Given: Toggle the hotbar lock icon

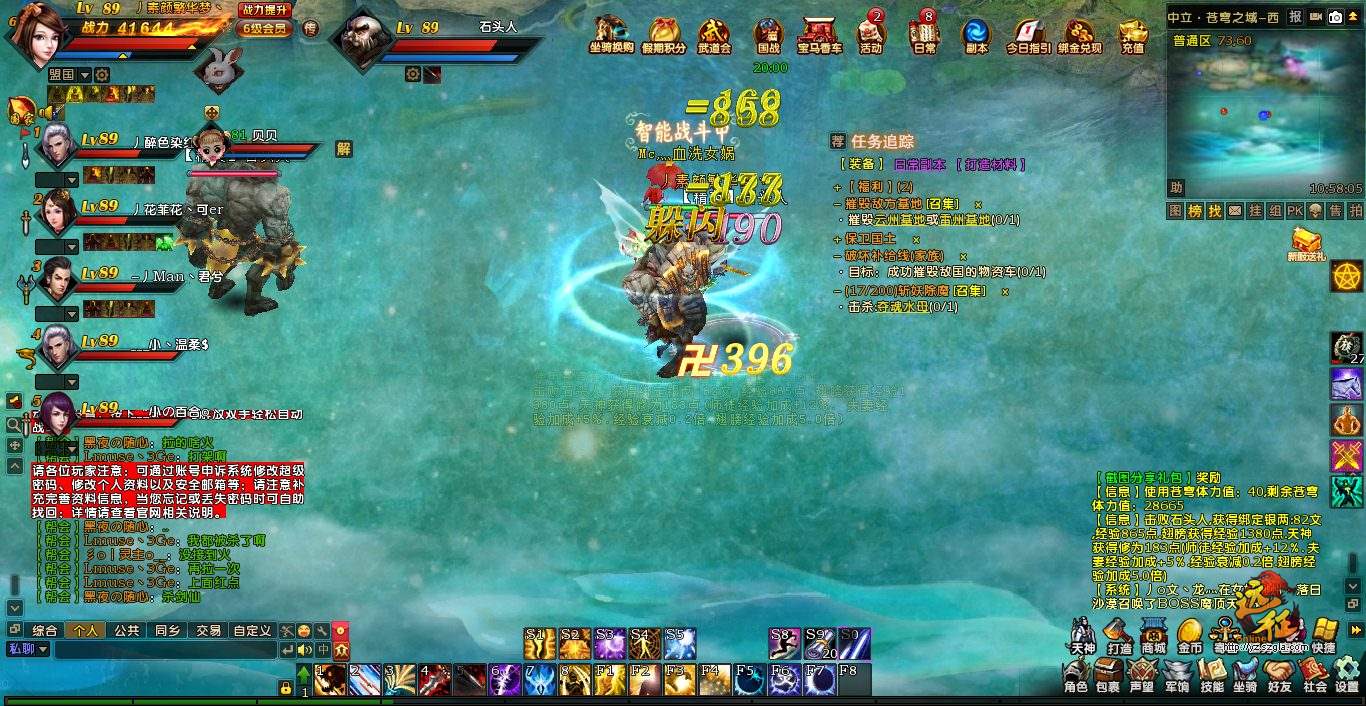Looking at the screenshot, I should coord(285,687).
